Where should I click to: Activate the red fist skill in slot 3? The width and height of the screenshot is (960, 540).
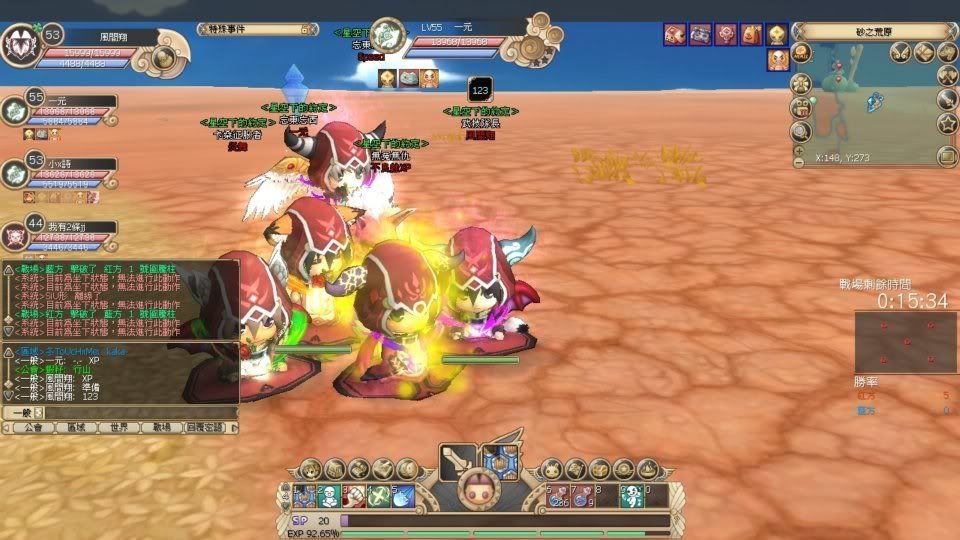[x=353, y=495]
